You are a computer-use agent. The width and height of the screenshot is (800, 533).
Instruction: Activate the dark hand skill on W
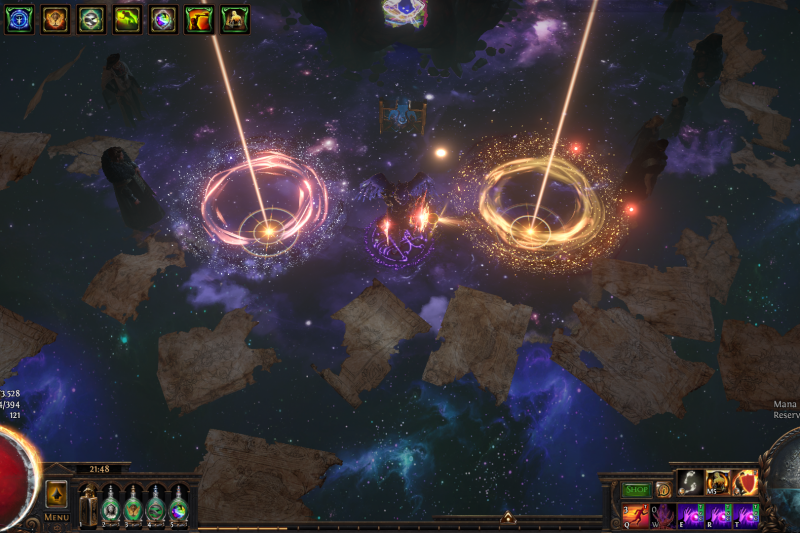pos(663,516)
